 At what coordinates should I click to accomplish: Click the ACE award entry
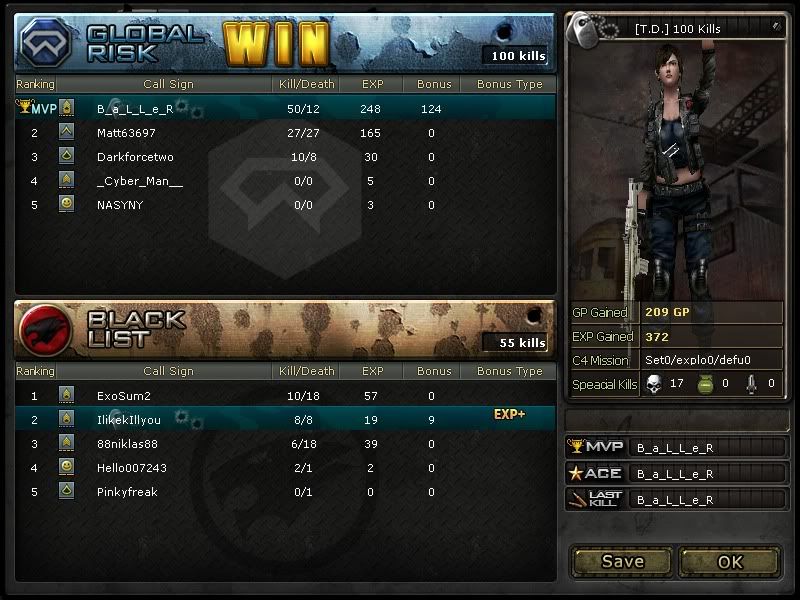[675, 473]
